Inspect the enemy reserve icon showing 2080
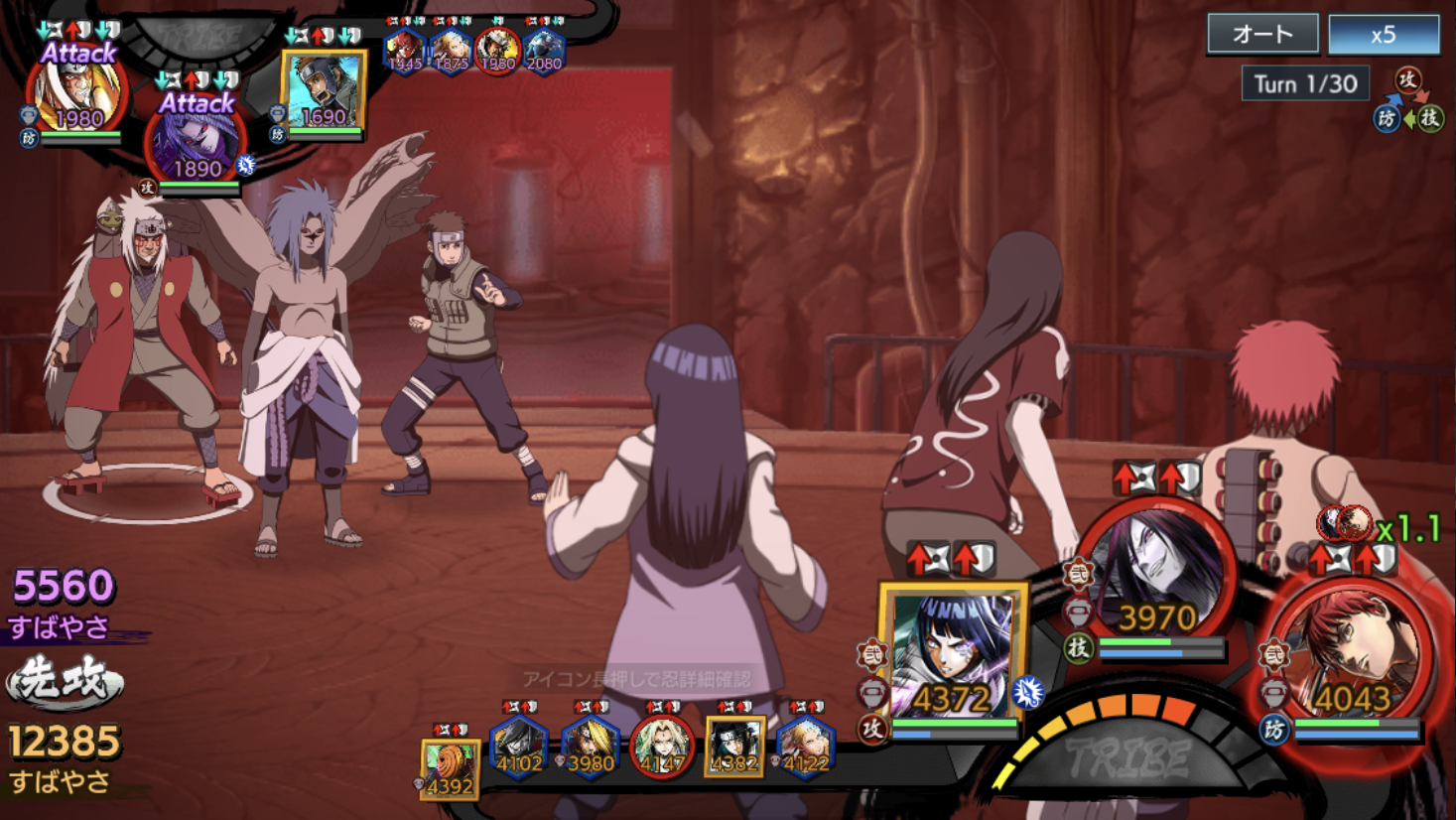This screenshot has height=820, width=1456. [544, 50]
